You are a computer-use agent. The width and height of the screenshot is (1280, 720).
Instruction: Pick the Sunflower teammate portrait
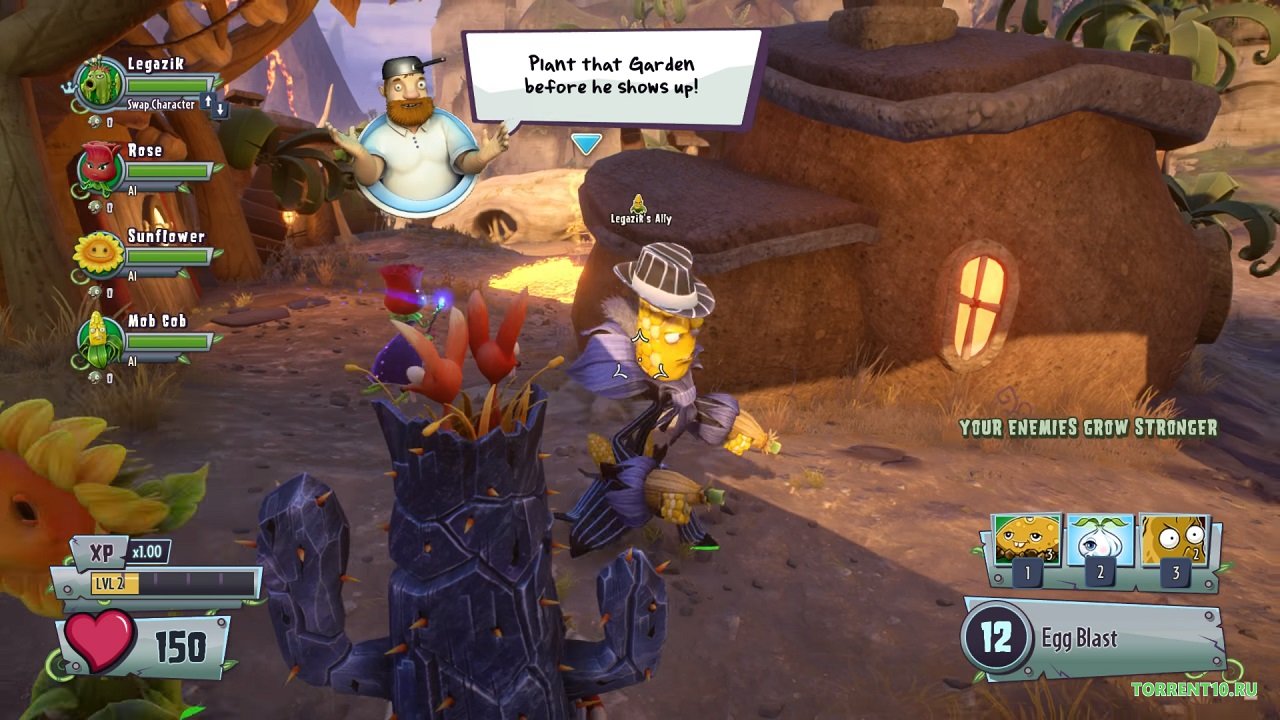pyautogui.click(x=100, y=253)
